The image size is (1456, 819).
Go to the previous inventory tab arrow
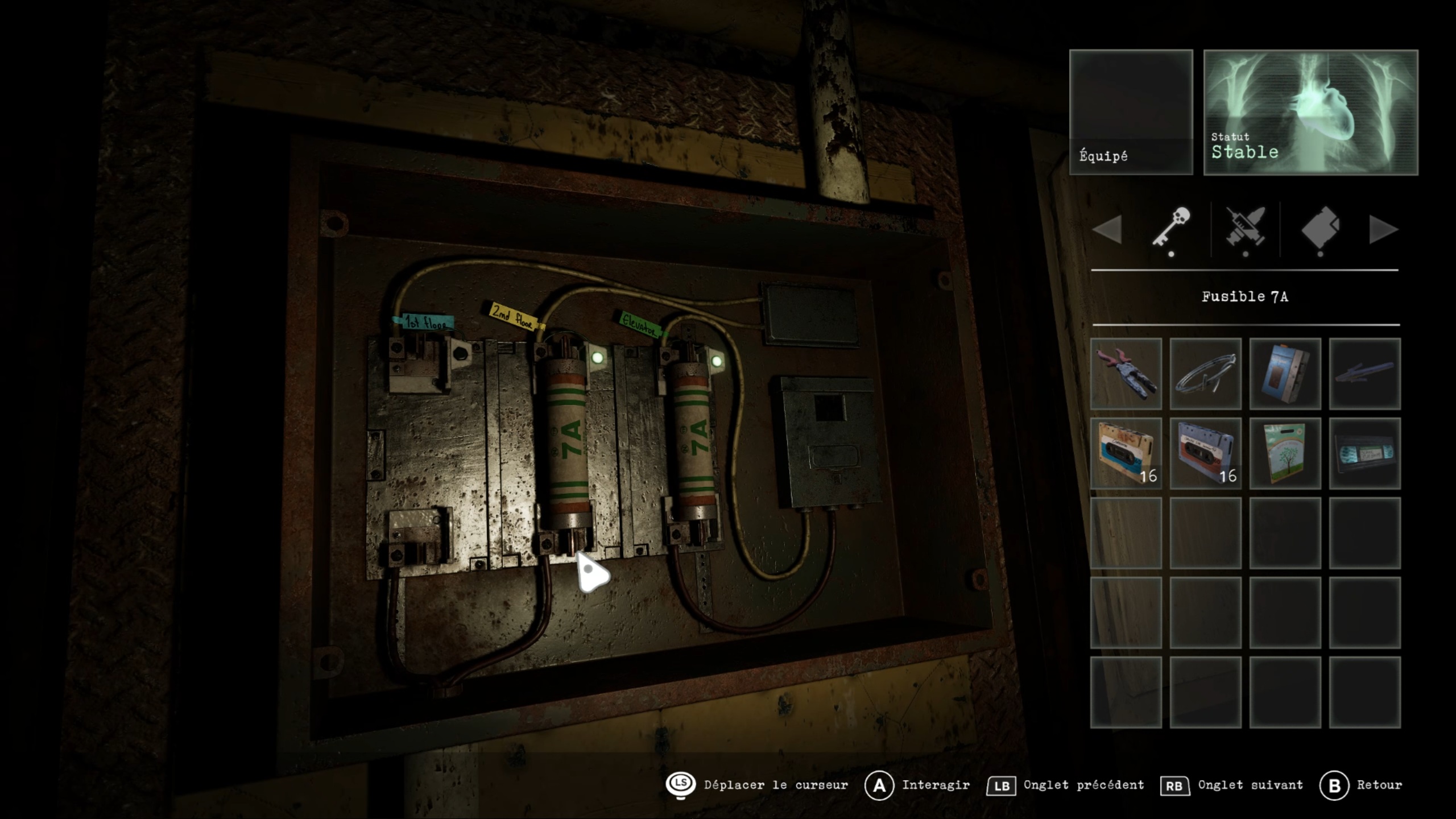click(1107, 230)
